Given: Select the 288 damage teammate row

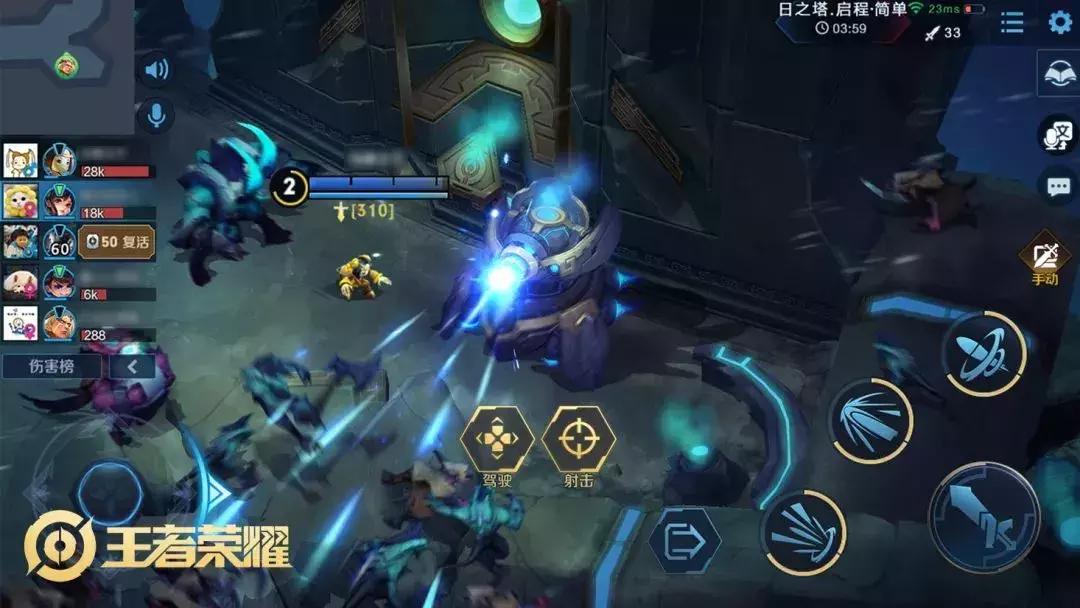Looking at the screenshot, I should click(78, 325).
